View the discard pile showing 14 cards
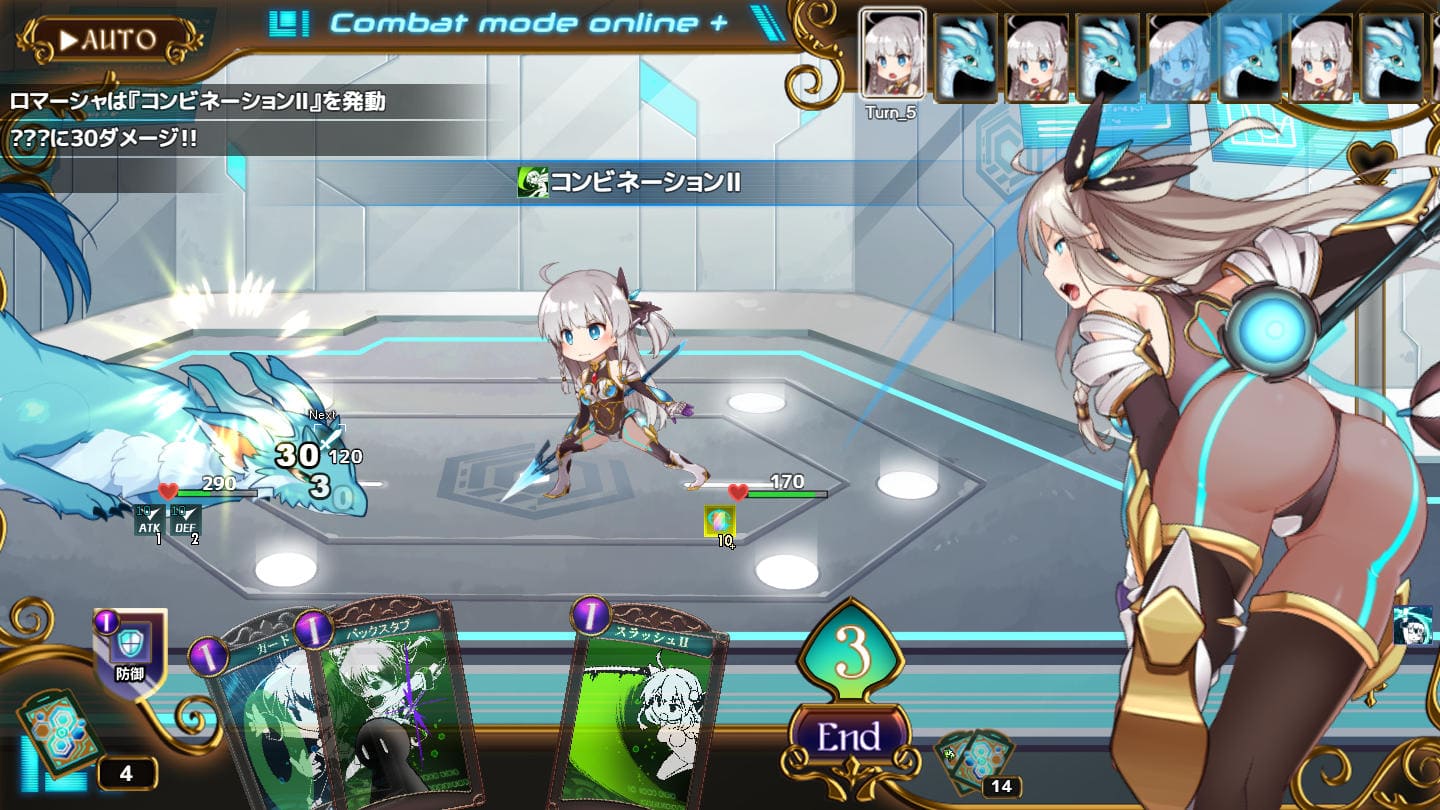Viewport: 1440px width, 810px height. point(977,759)
